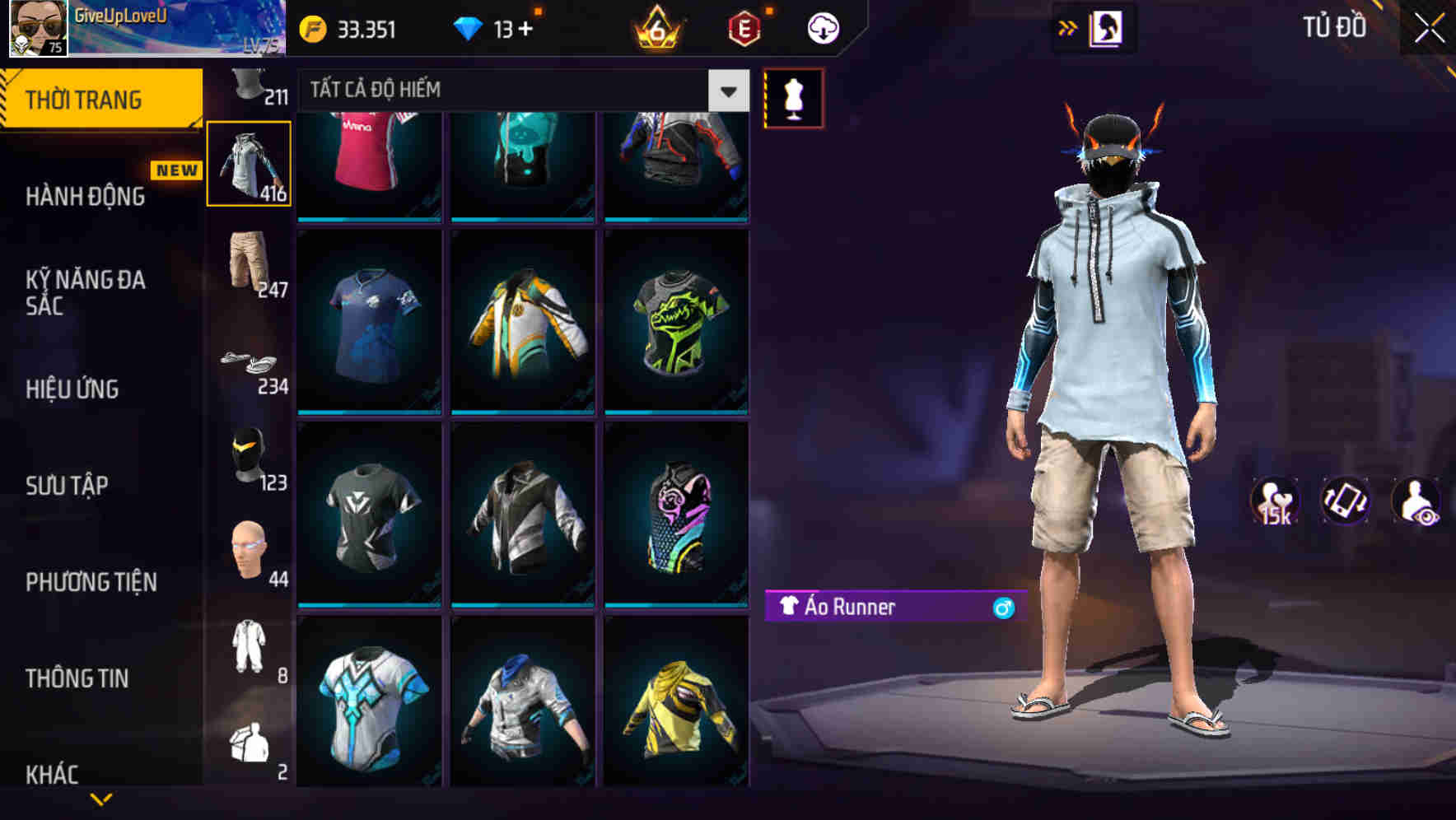
Task: Expand more categories via the chevron below KHÁC
Action: [x=100, y=799]
